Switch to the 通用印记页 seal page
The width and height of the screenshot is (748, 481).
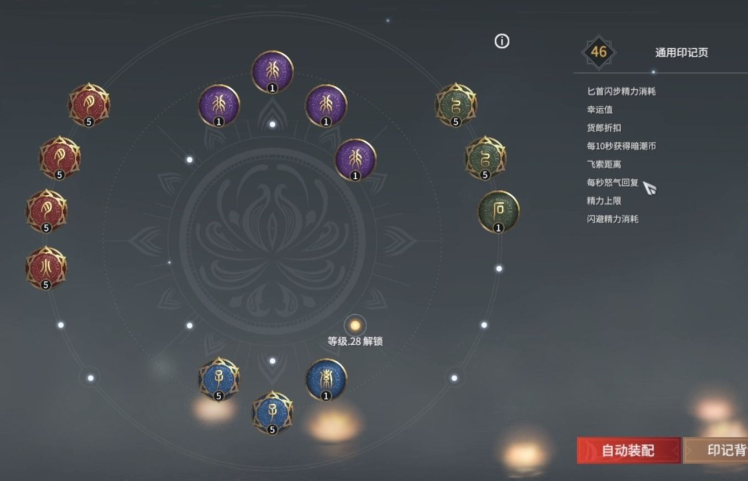681,52
